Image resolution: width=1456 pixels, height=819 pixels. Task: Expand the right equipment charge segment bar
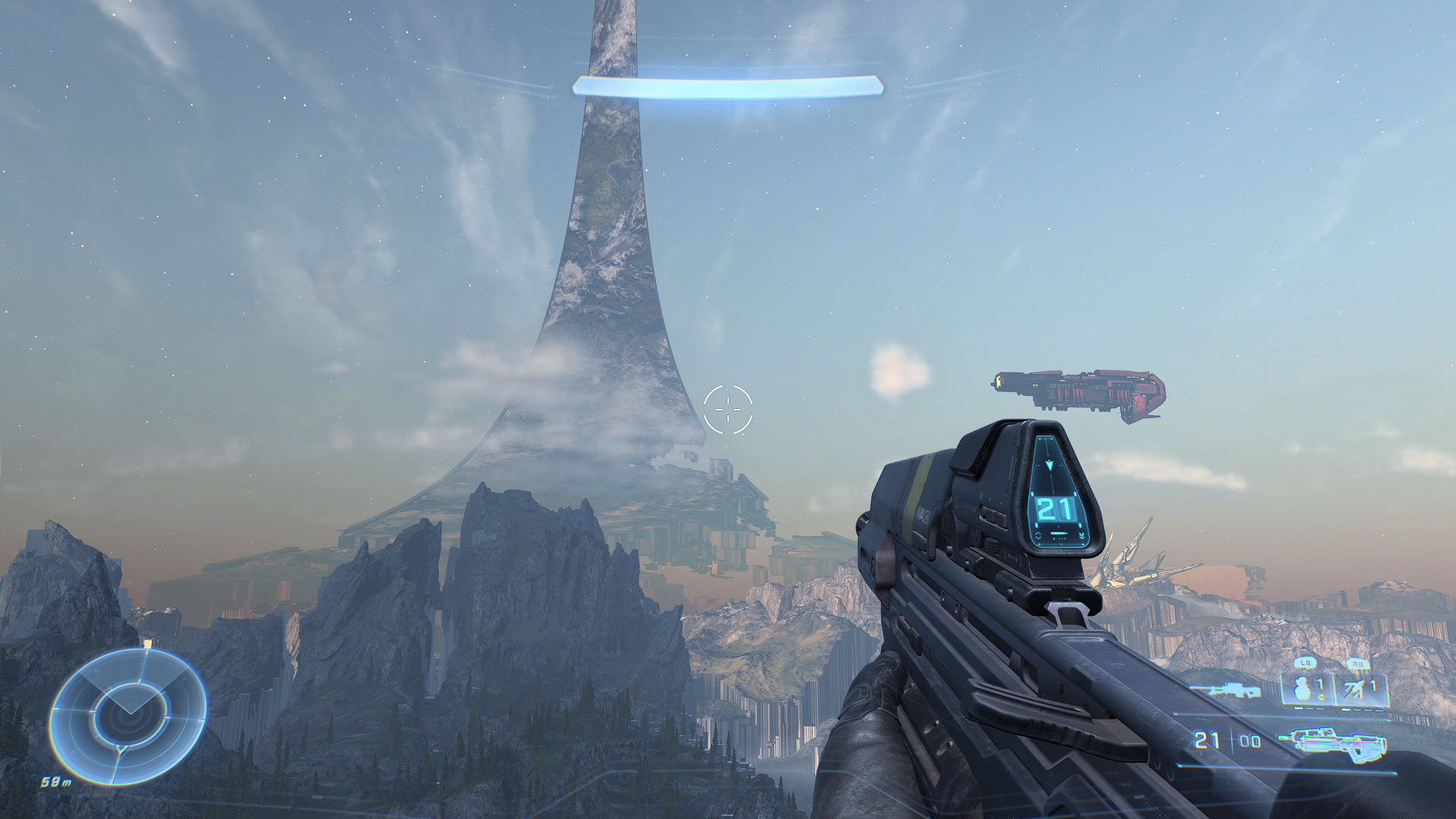point(1363,710)
